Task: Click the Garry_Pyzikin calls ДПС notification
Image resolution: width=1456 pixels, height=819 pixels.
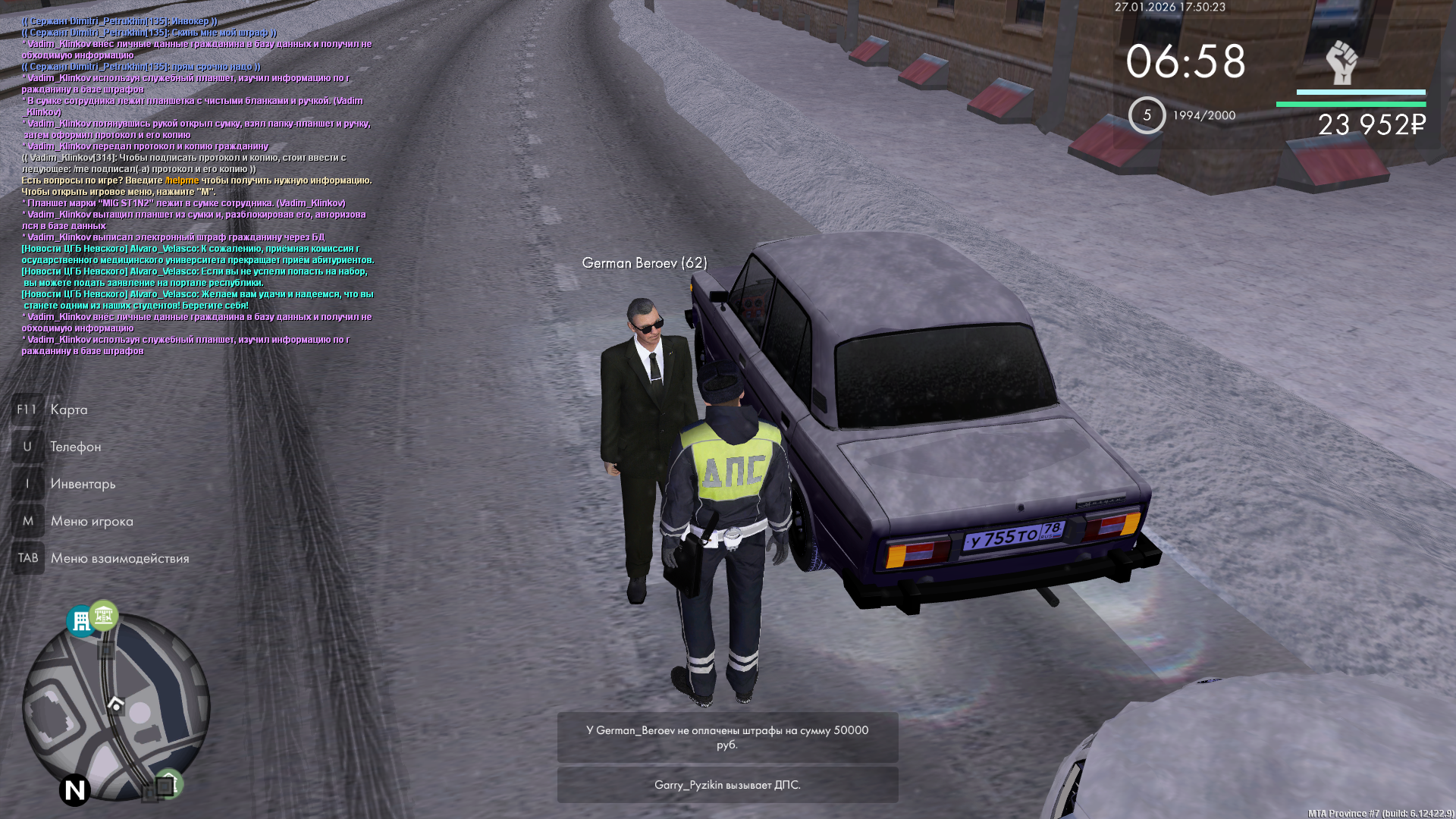Action: click(x=727, y=785)
